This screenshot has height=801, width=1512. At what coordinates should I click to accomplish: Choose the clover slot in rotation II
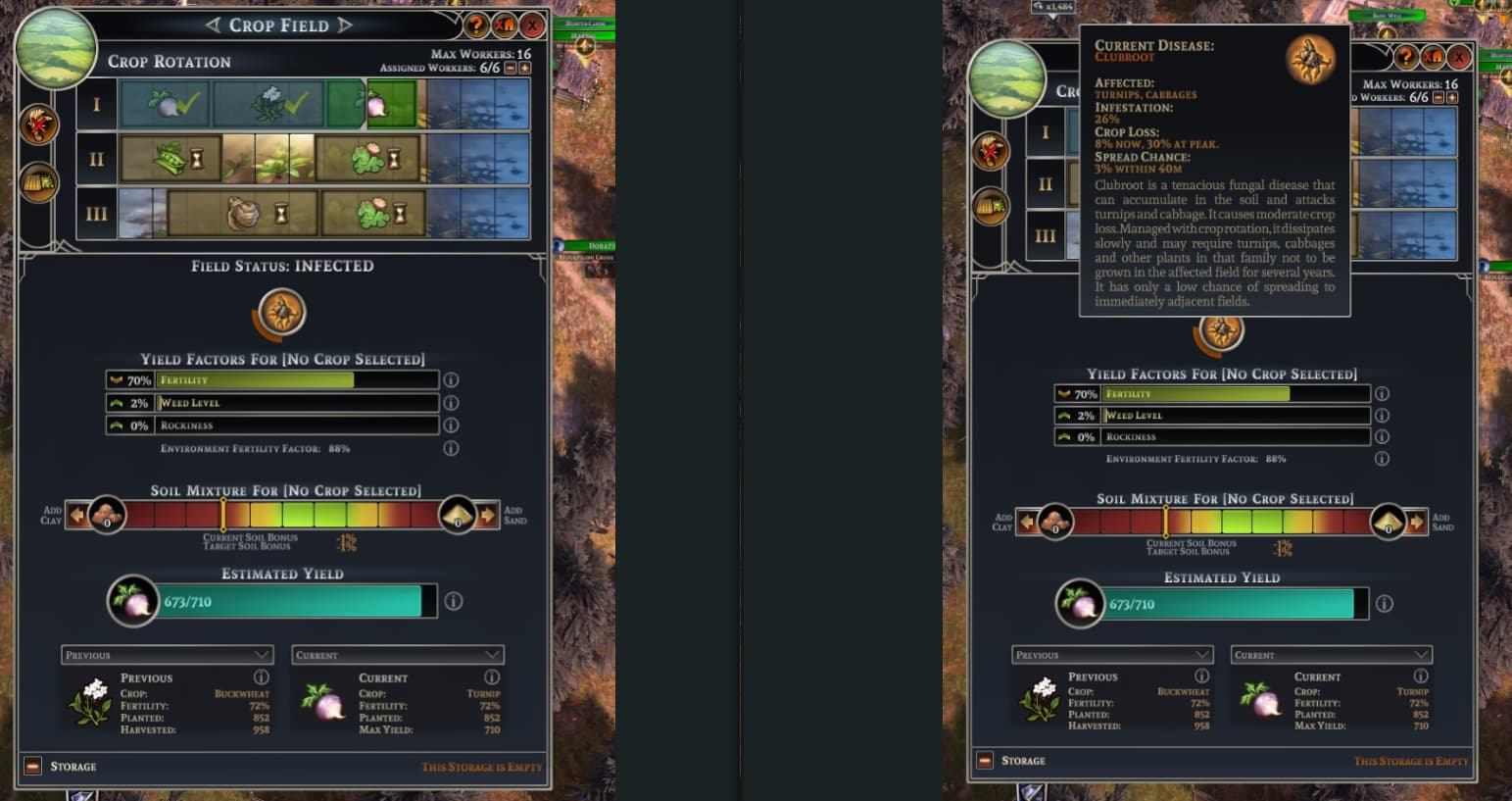[369, 159]
